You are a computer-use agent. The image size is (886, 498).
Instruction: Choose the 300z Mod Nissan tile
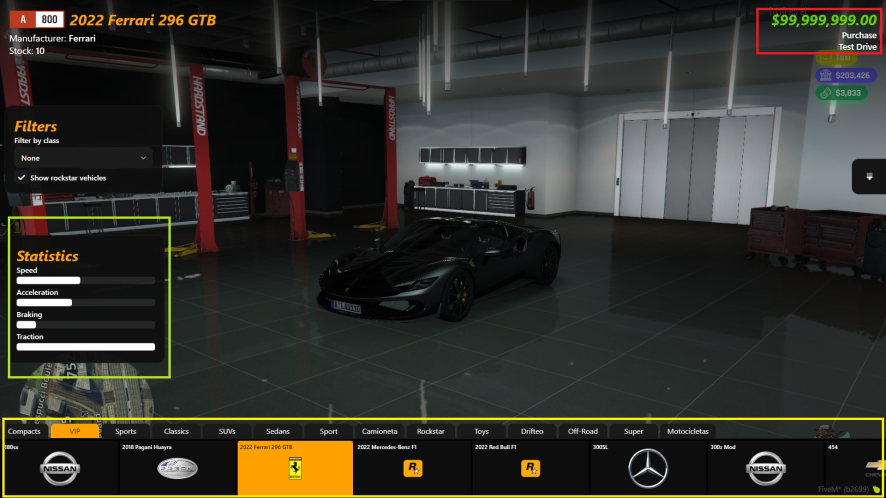765,468
